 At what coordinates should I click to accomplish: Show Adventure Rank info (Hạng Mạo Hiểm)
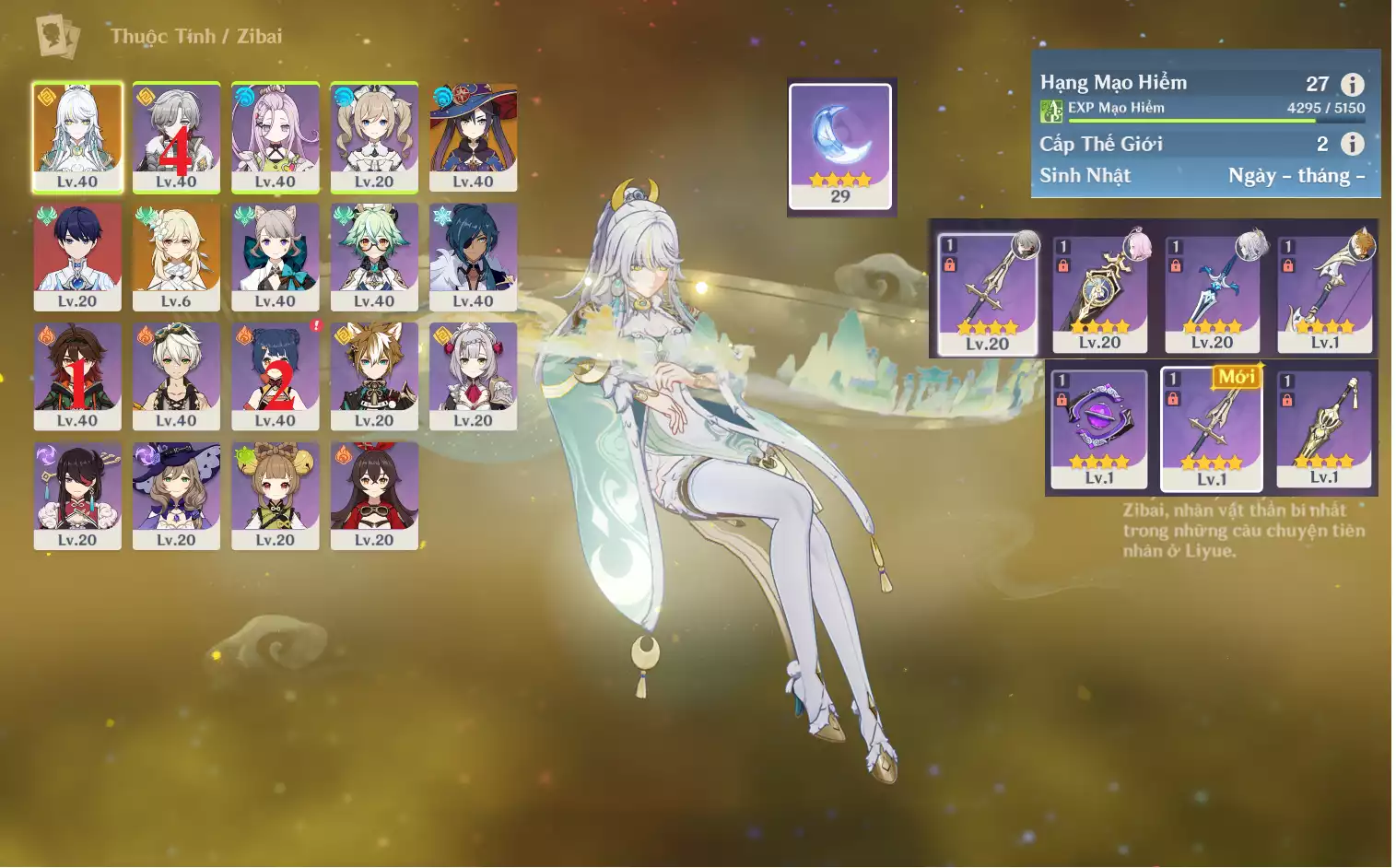pos(1352,85)
